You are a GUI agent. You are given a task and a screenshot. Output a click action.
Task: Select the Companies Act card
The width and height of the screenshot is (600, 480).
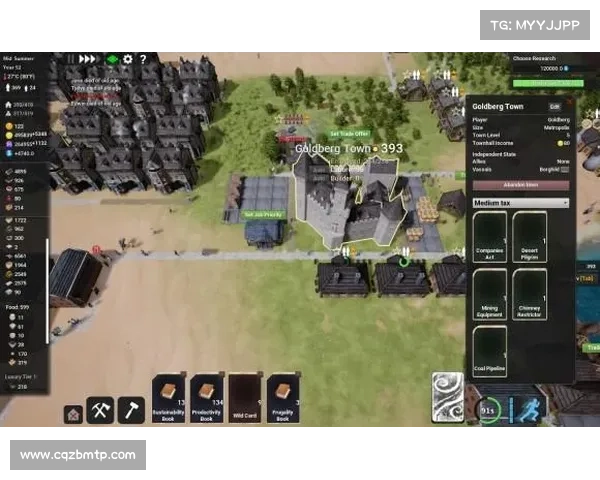(491, 238)
